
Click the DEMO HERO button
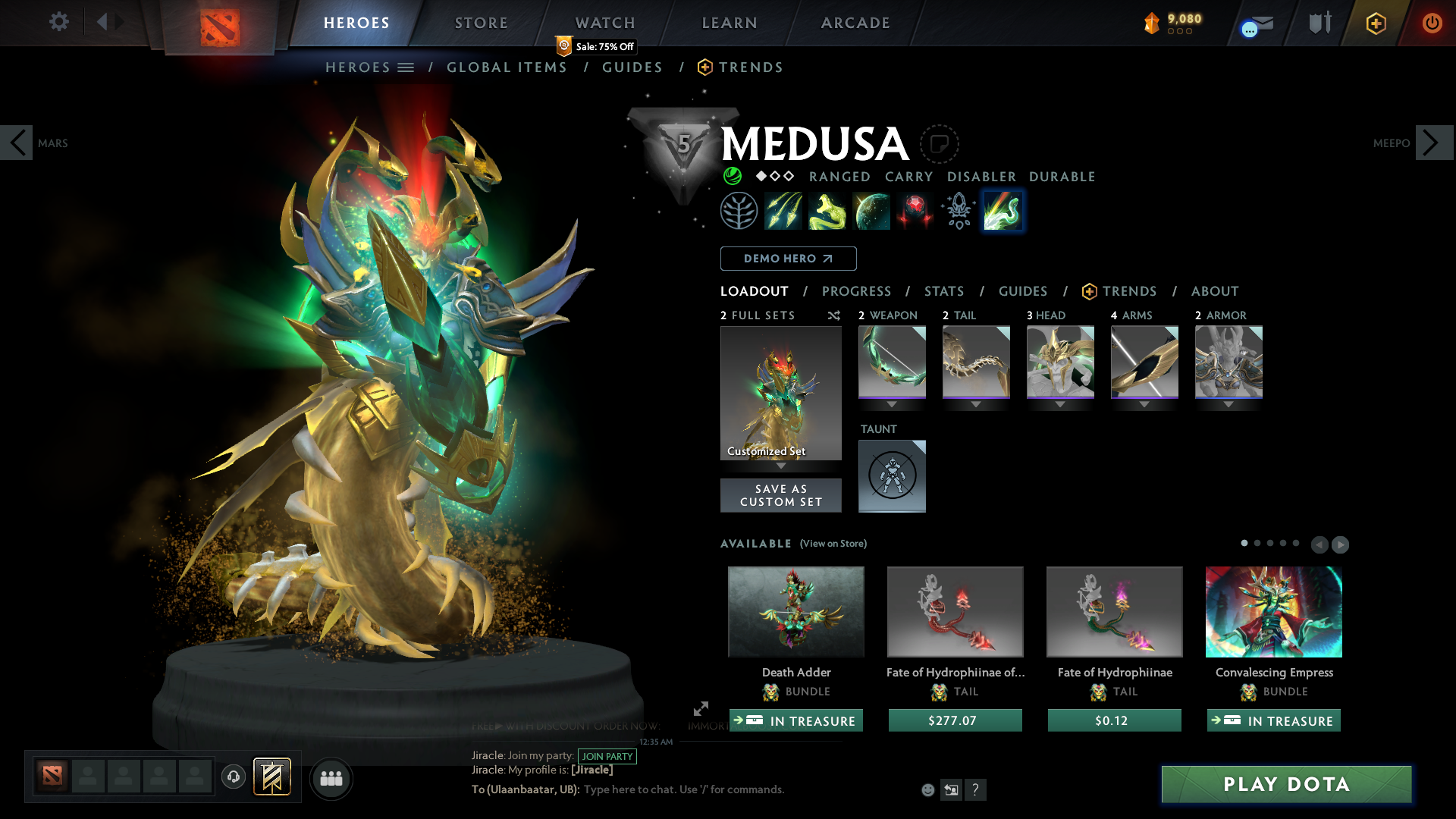[787, 258]
